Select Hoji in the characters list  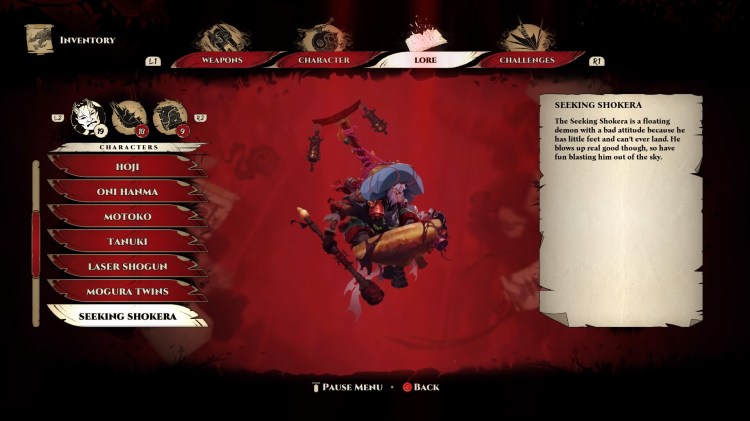[x=127, y=166]
